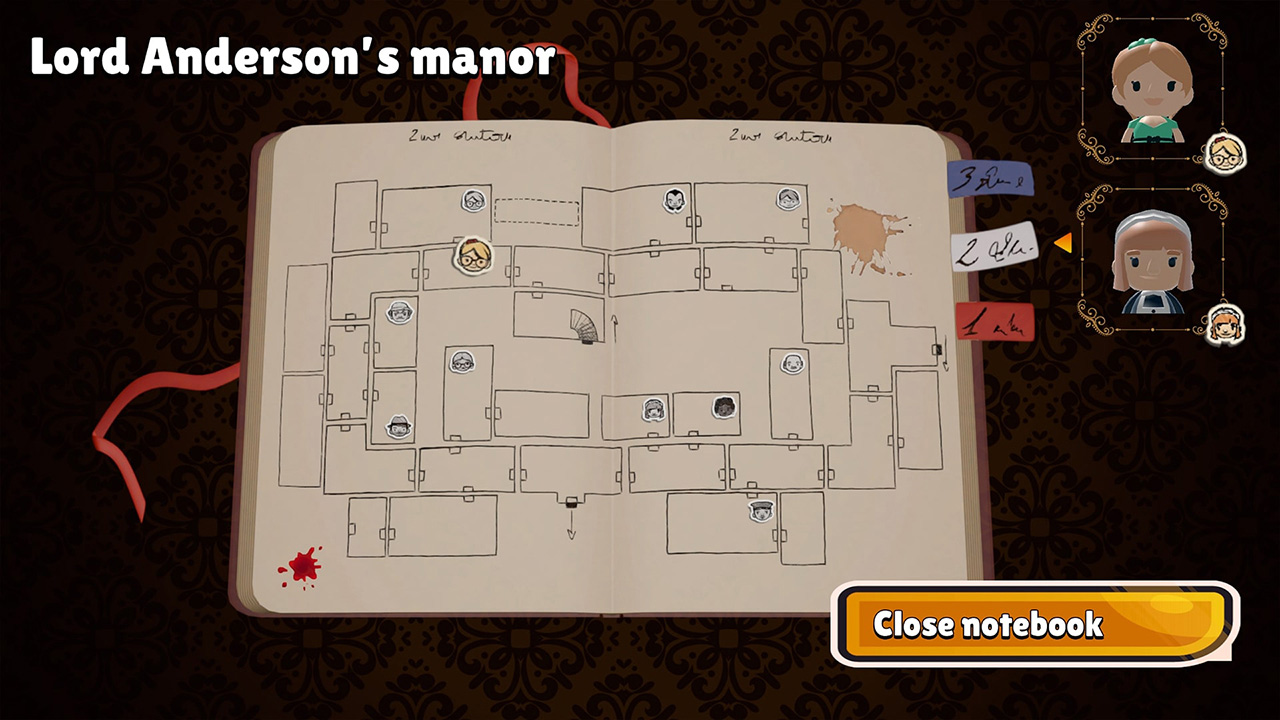Image resolution: width=1280 pixels, height=720 pixels.
Task: Click the orange arrow beside the 2nd floor tab
Action: pos(1064,241)
